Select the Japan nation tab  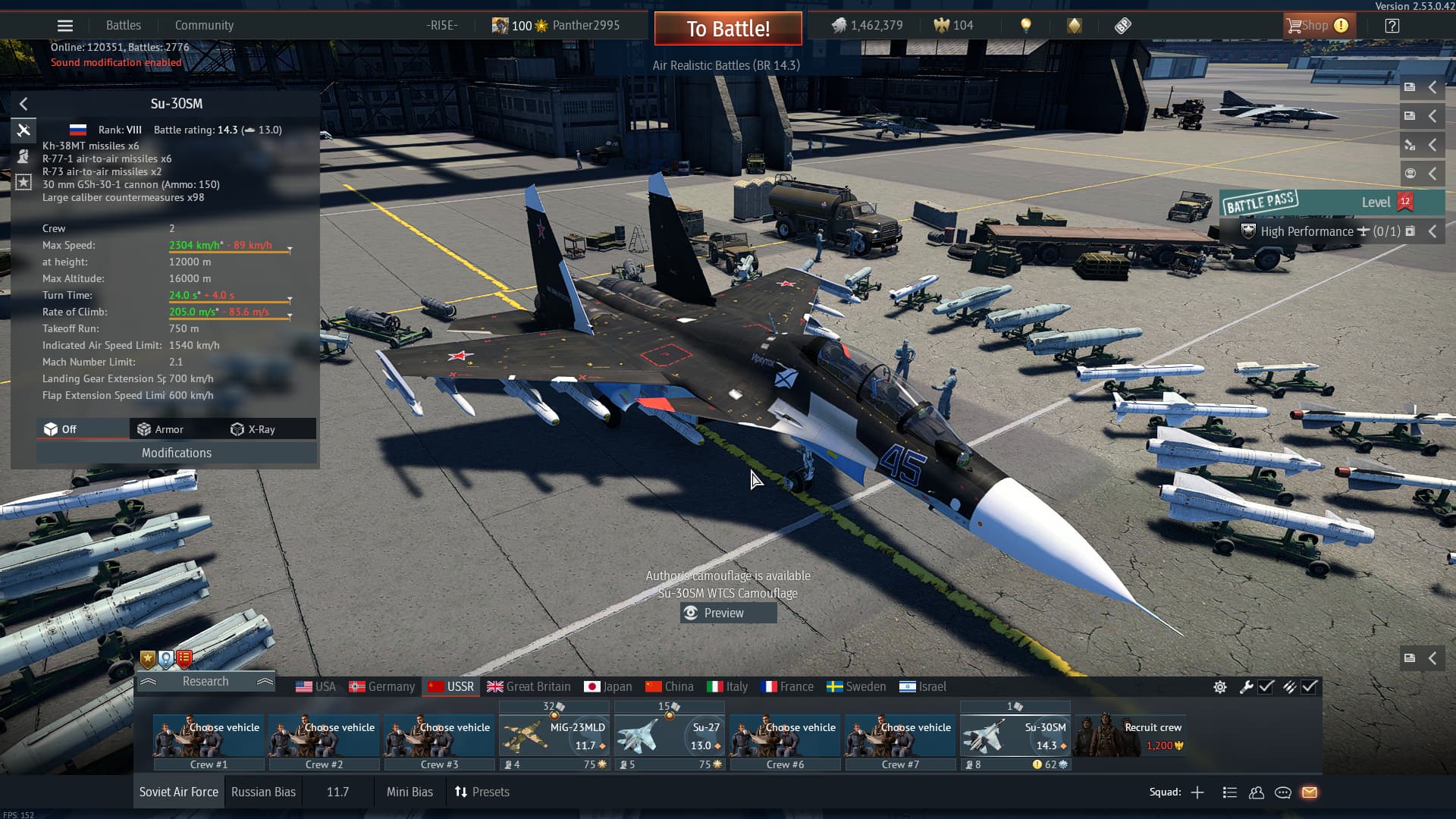click(x=608, y=686)
